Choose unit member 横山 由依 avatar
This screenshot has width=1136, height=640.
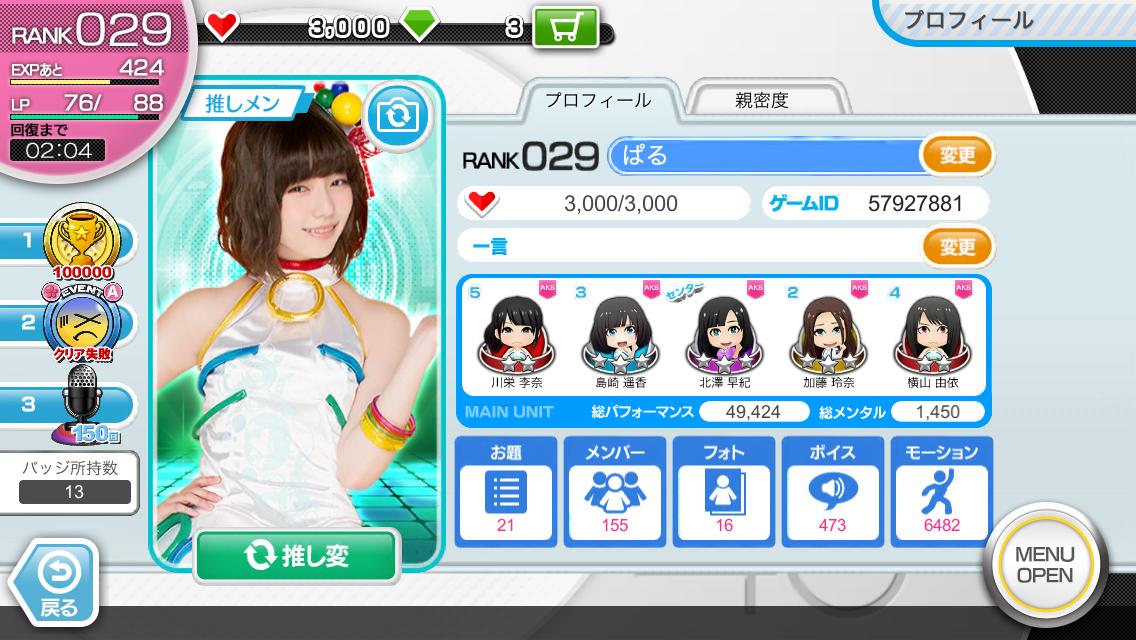(x=936, y=334)
